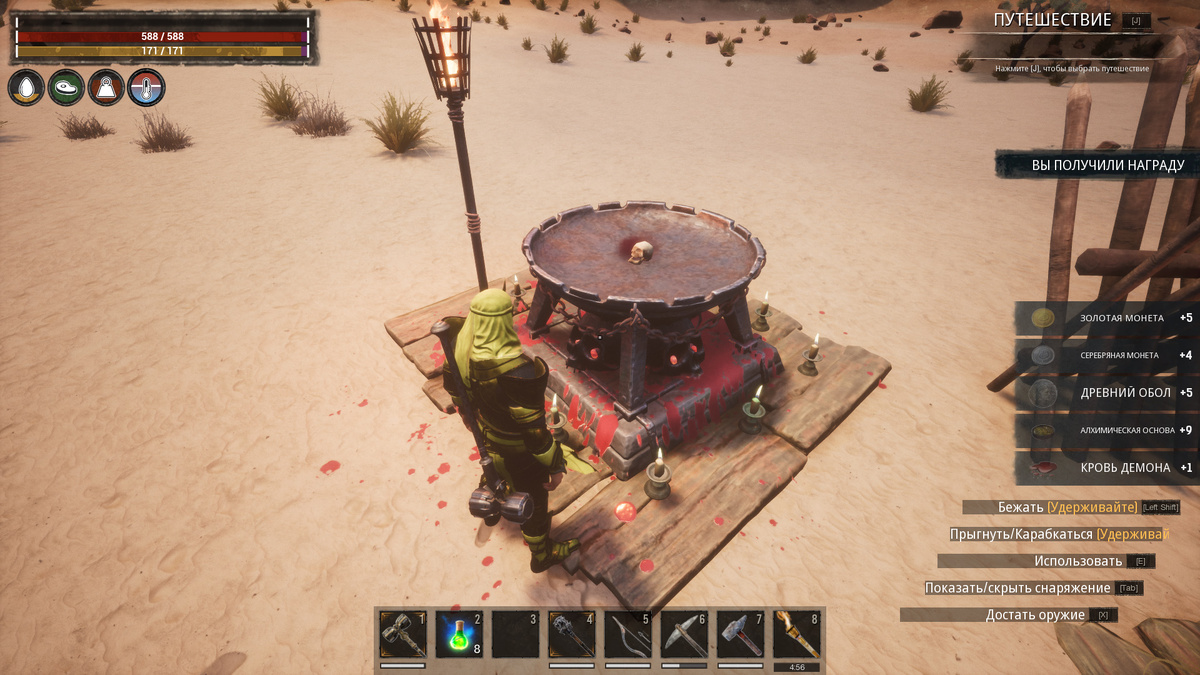Click the hunger meat status icon
The image size is (1200, 675).
66,88
